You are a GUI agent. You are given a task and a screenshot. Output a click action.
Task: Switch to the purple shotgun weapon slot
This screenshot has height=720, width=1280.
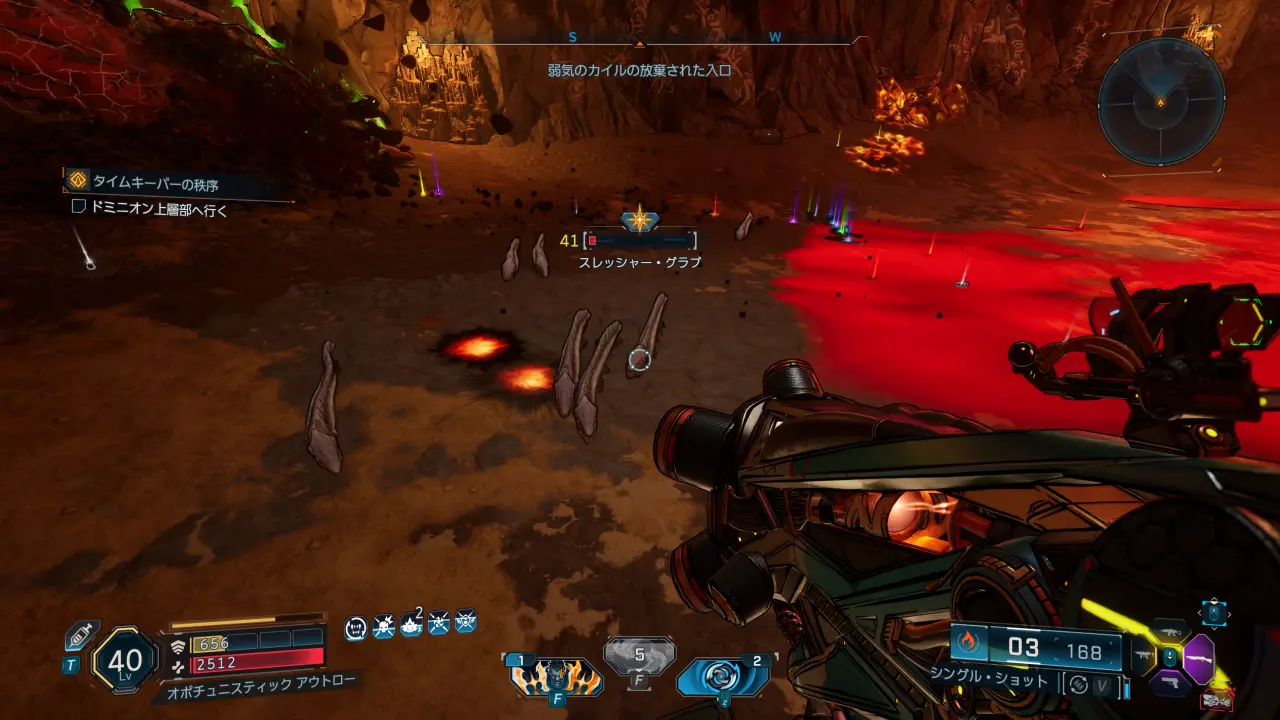click(x=1198, y=659)
